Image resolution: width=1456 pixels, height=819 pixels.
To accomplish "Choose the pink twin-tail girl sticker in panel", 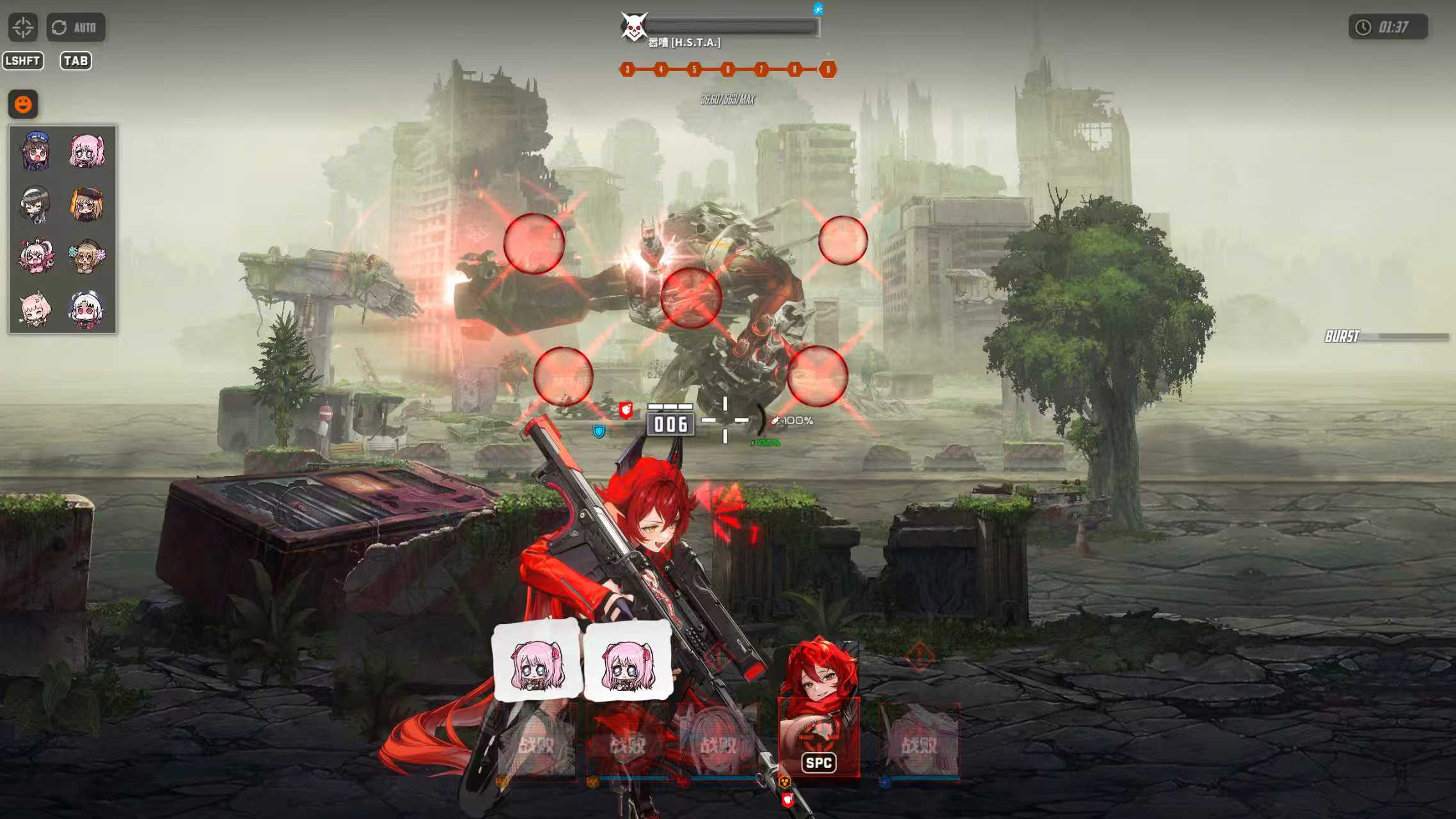I will click(x=87, y=152).
